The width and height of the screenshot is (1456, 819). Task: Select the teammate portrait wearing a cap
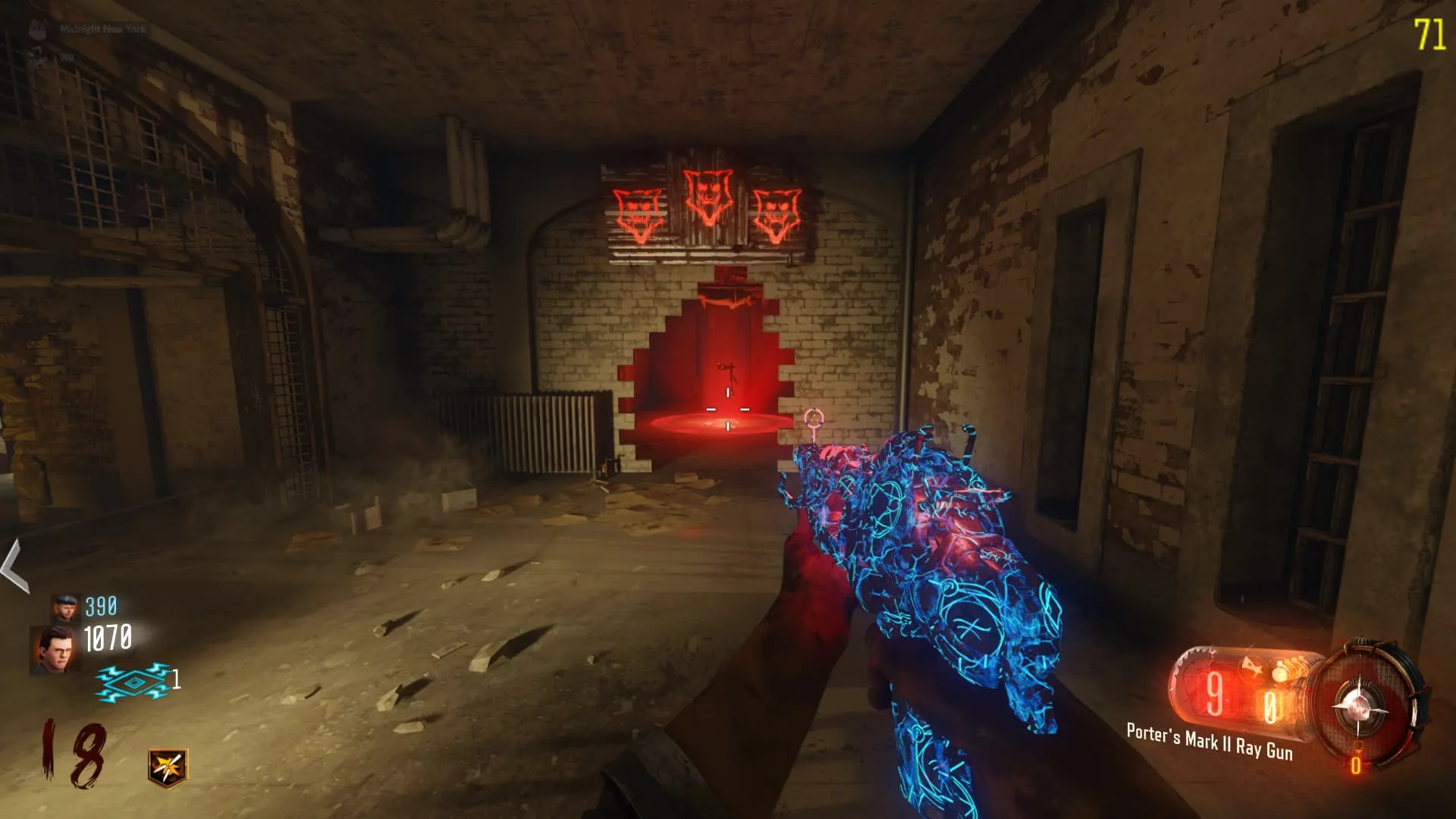66,607
